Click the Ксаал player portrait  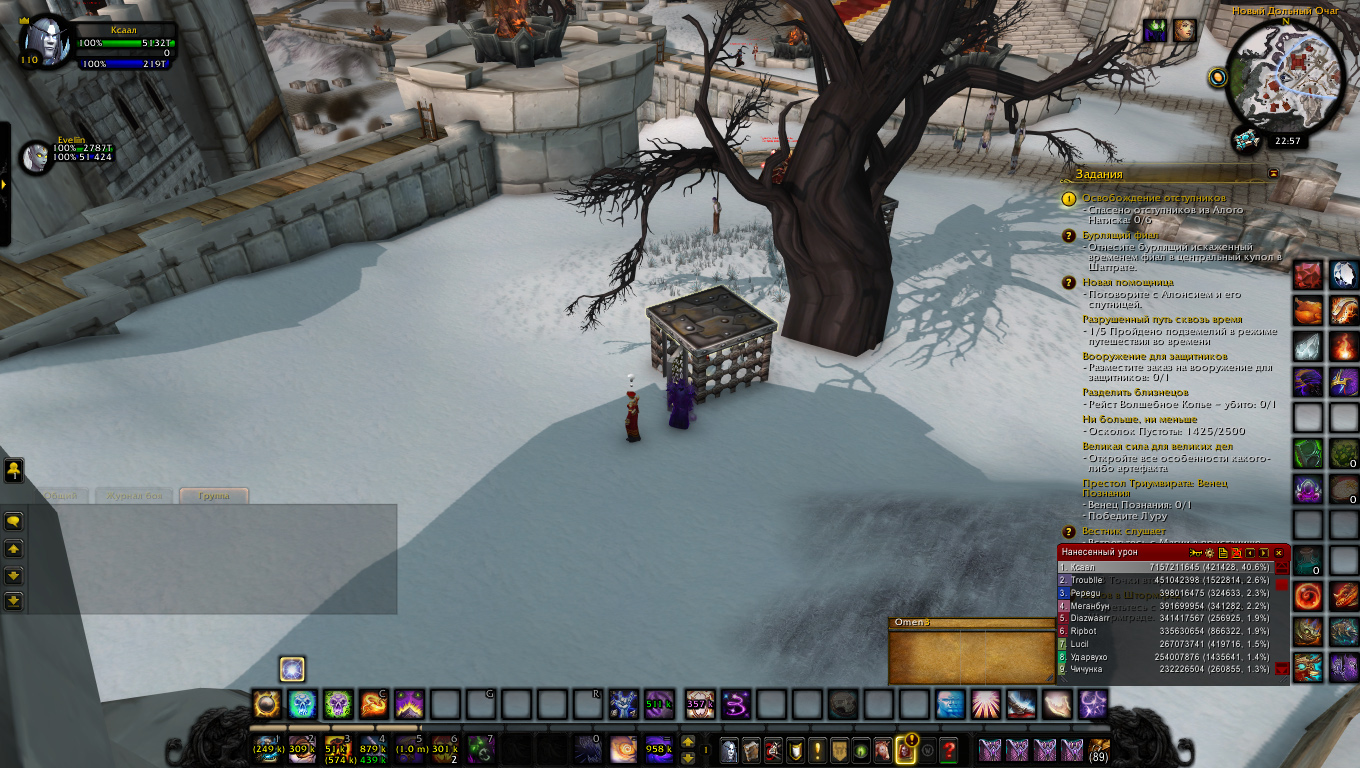click(x=43, y=40)
